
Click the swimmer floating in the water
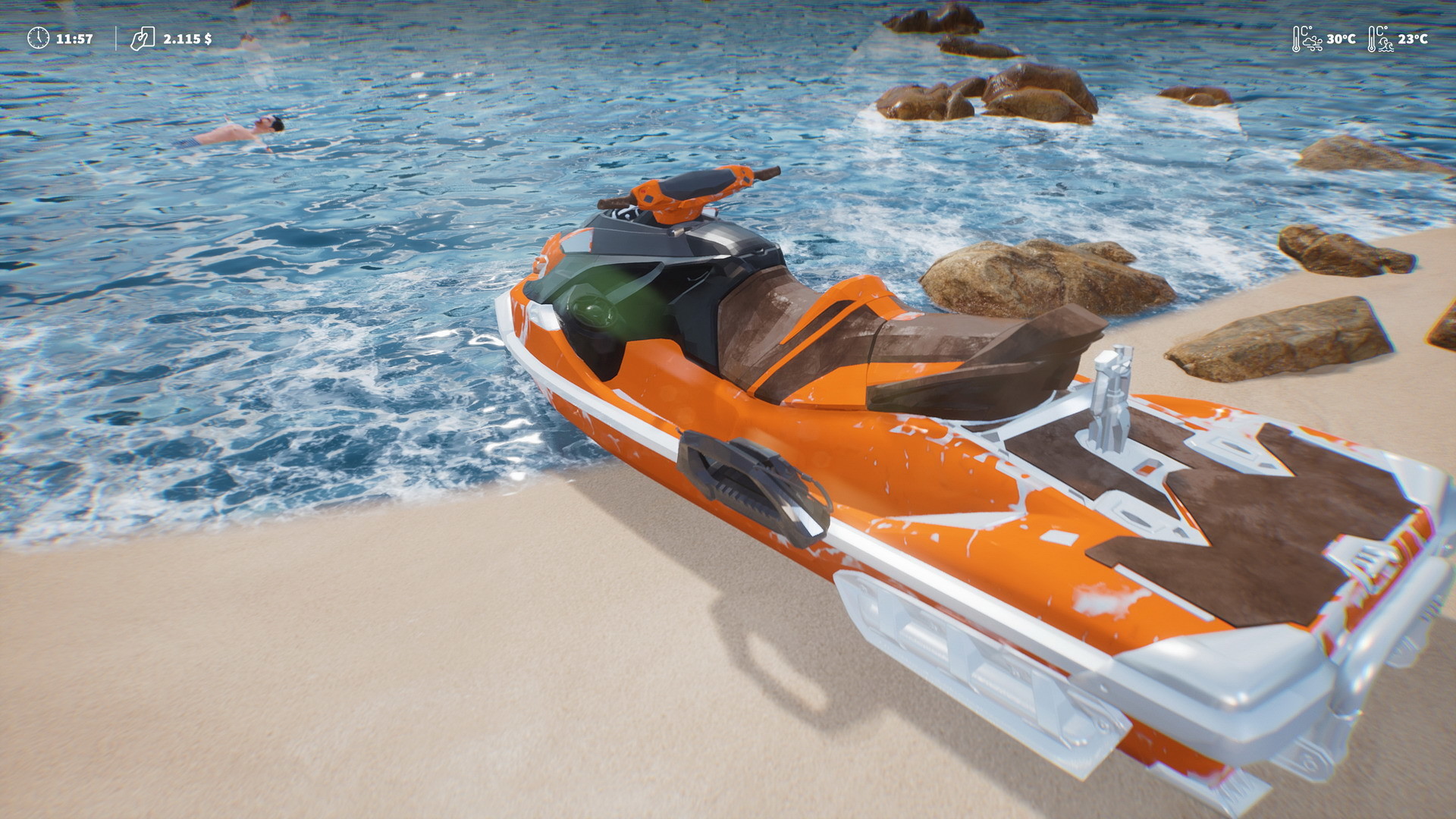tap(246, 129)
